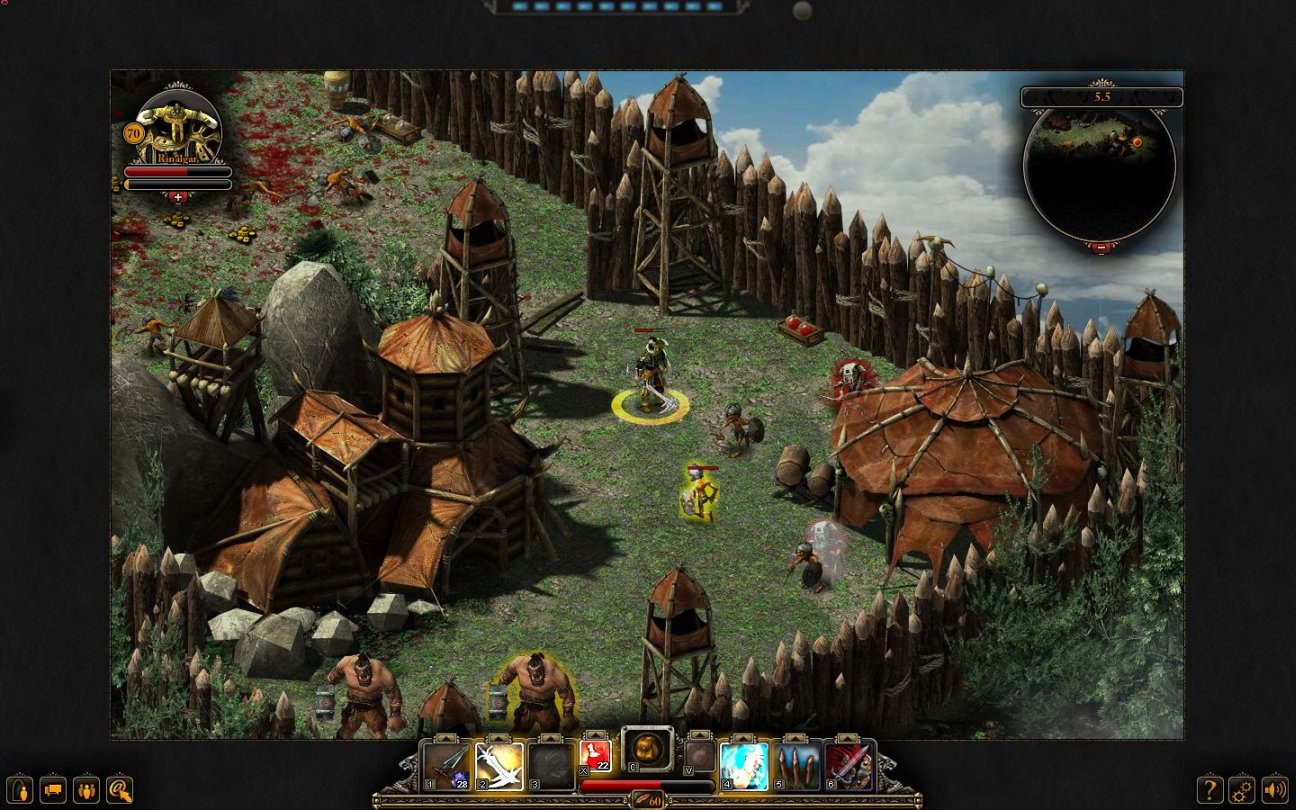Expand the arrow above skill slot 3
This screenshot has width=1296, height=810.
[x=551, y=739]
